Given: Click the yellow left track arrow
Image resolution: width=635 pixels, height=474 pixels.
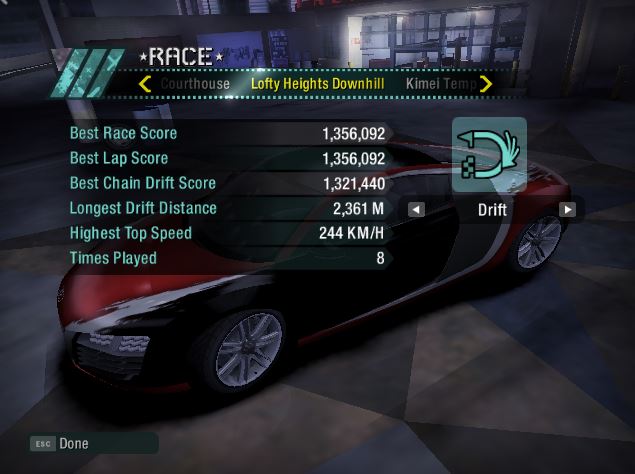Looking at the screenshot, I should tap(145, 84).
